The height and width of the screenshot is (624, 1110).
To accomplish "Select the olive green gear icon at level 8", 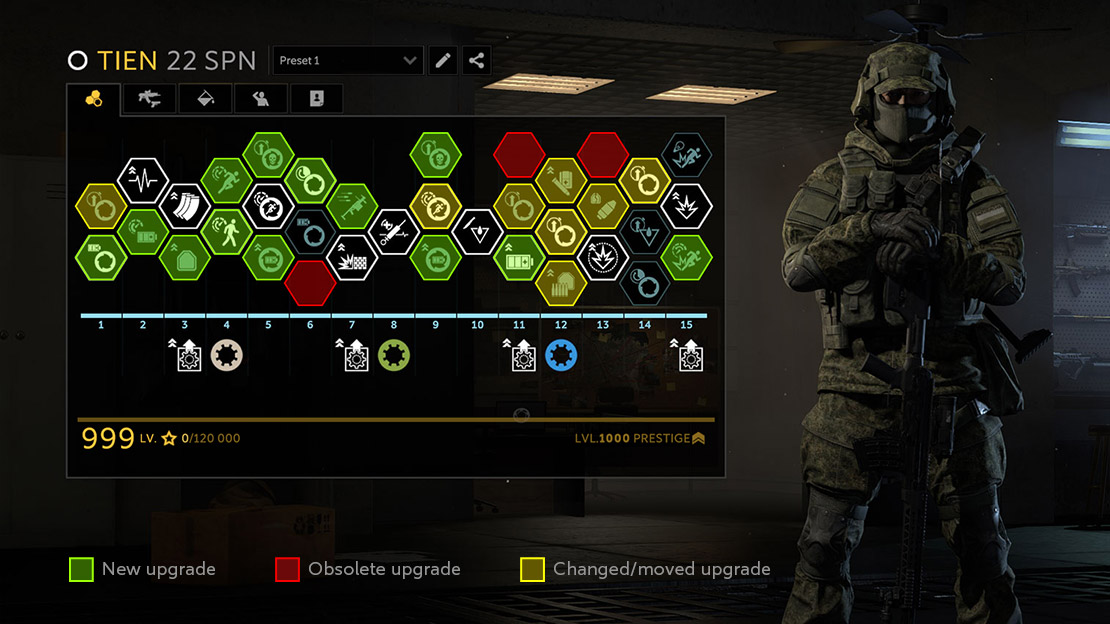I will [394, 355].
